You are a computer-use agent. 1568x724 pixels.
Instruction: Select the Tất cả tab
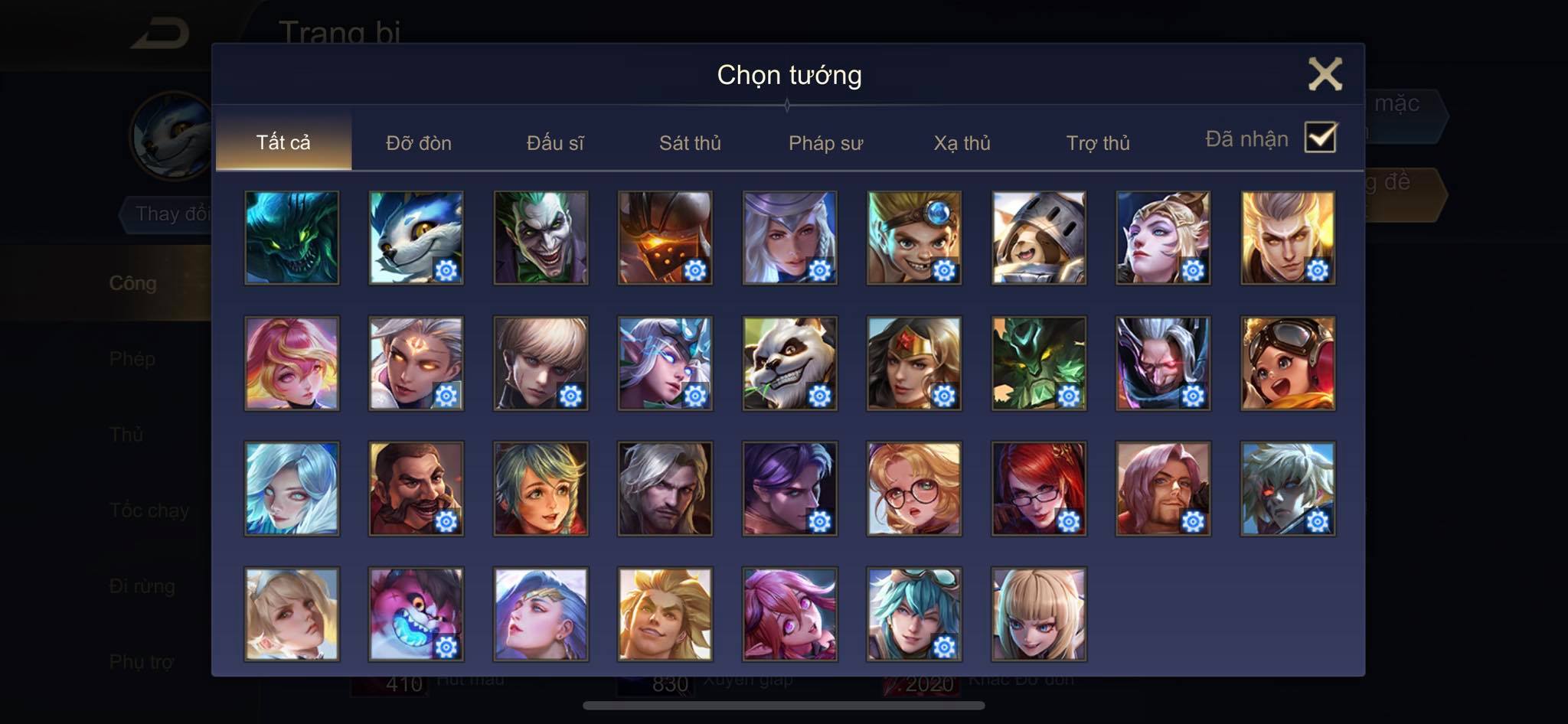pos(283,142)
